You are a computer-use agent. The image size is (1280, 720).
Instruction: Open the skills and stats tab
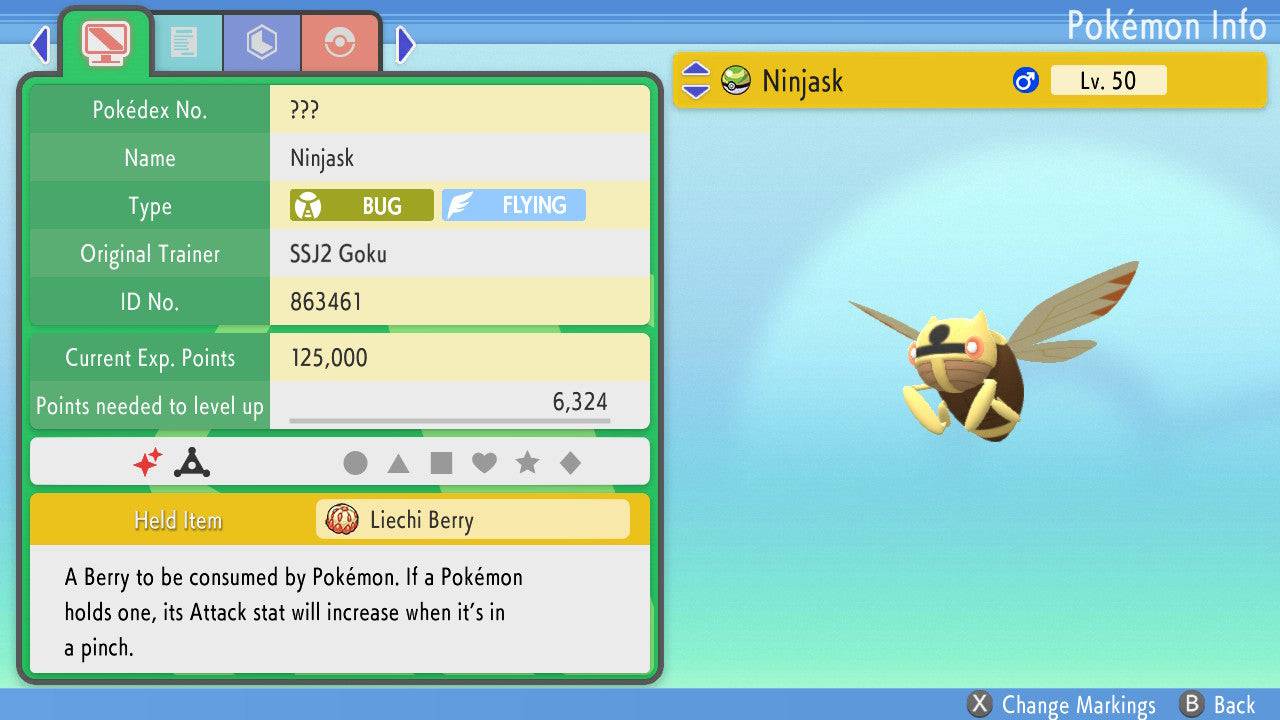pos(261,42)
